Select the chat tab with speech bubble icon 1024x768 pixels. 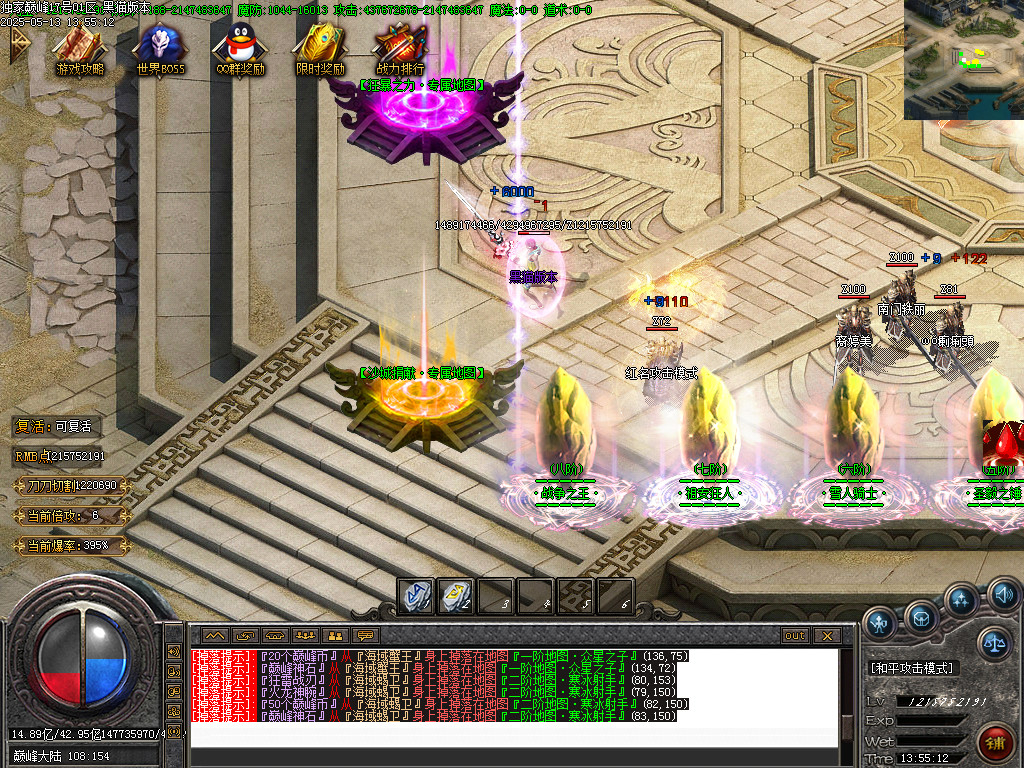tap(365, 635)
